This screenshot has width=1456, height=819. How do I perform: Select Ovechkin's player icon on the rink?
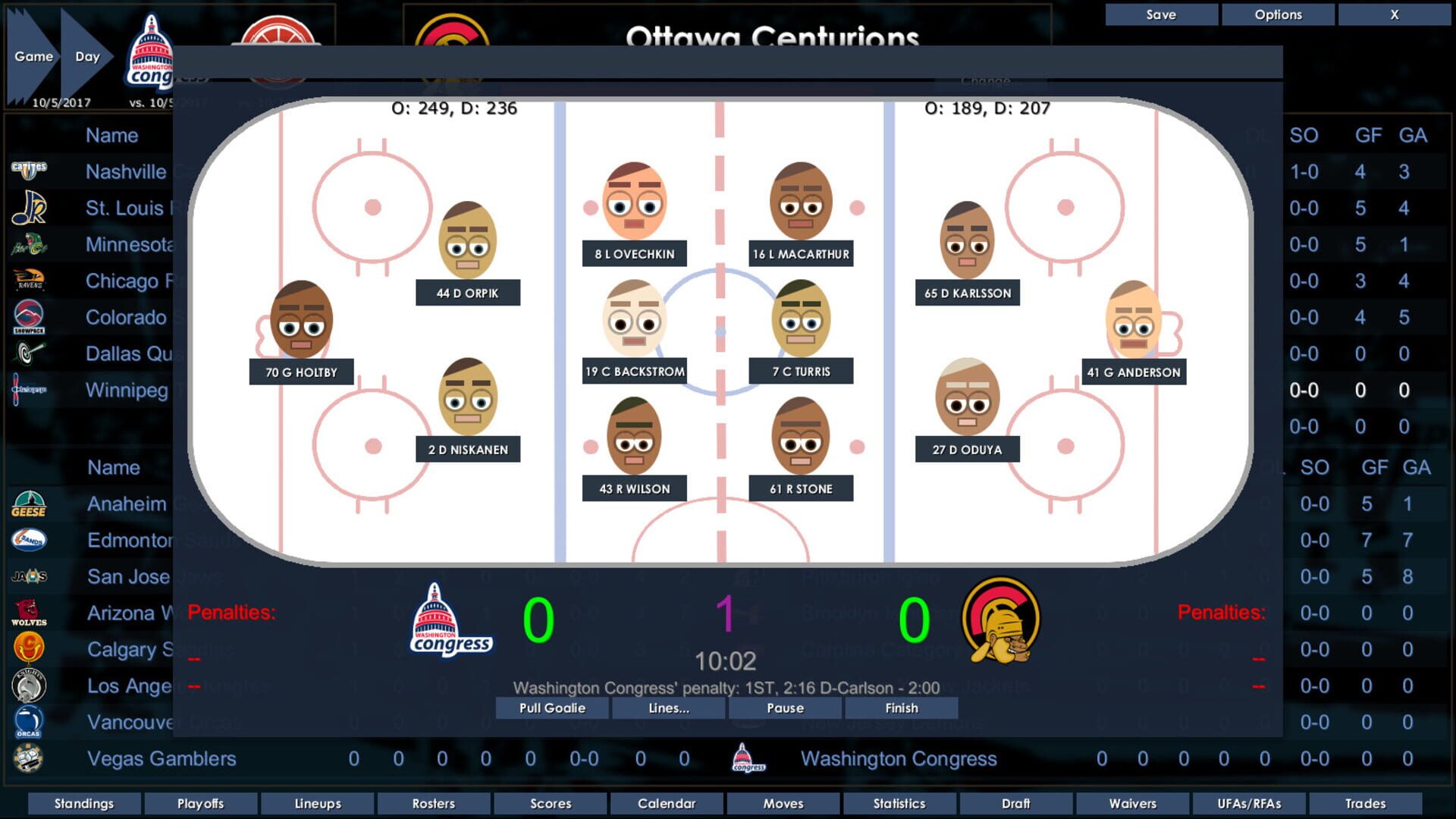tap(636, 201)
